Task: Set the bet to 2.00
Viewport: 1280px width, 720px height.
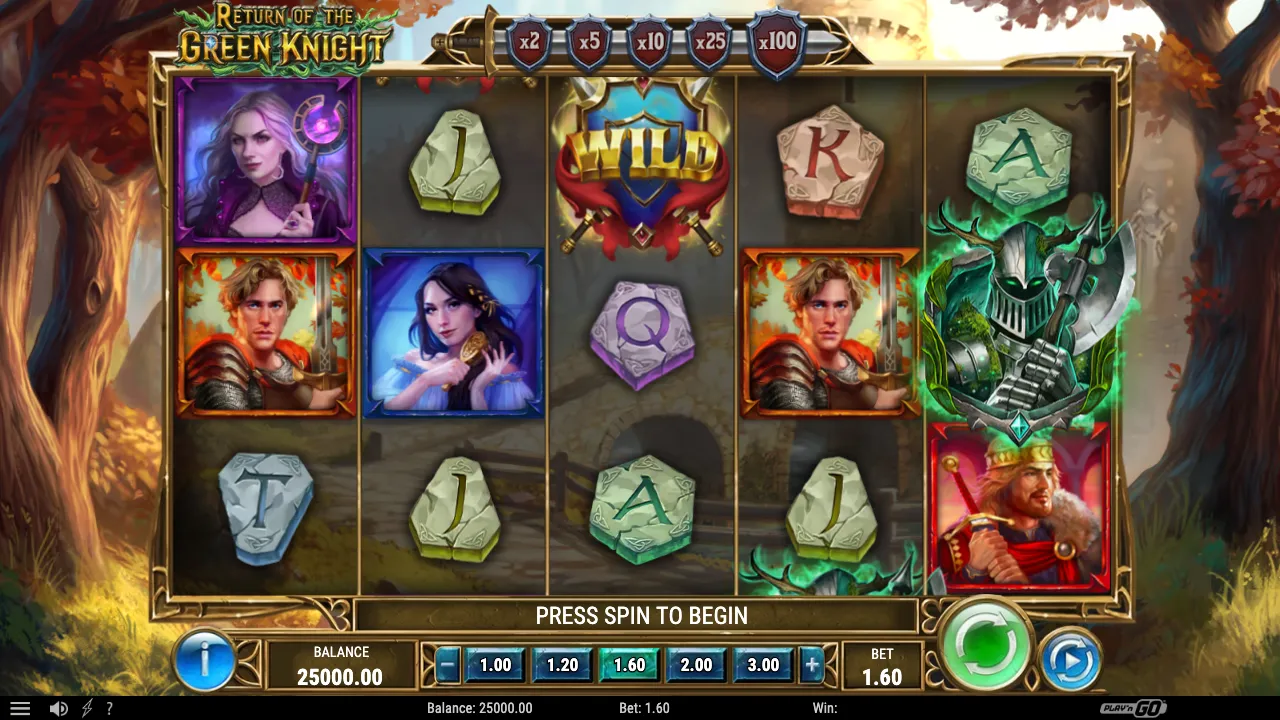Action: [696, 665]
